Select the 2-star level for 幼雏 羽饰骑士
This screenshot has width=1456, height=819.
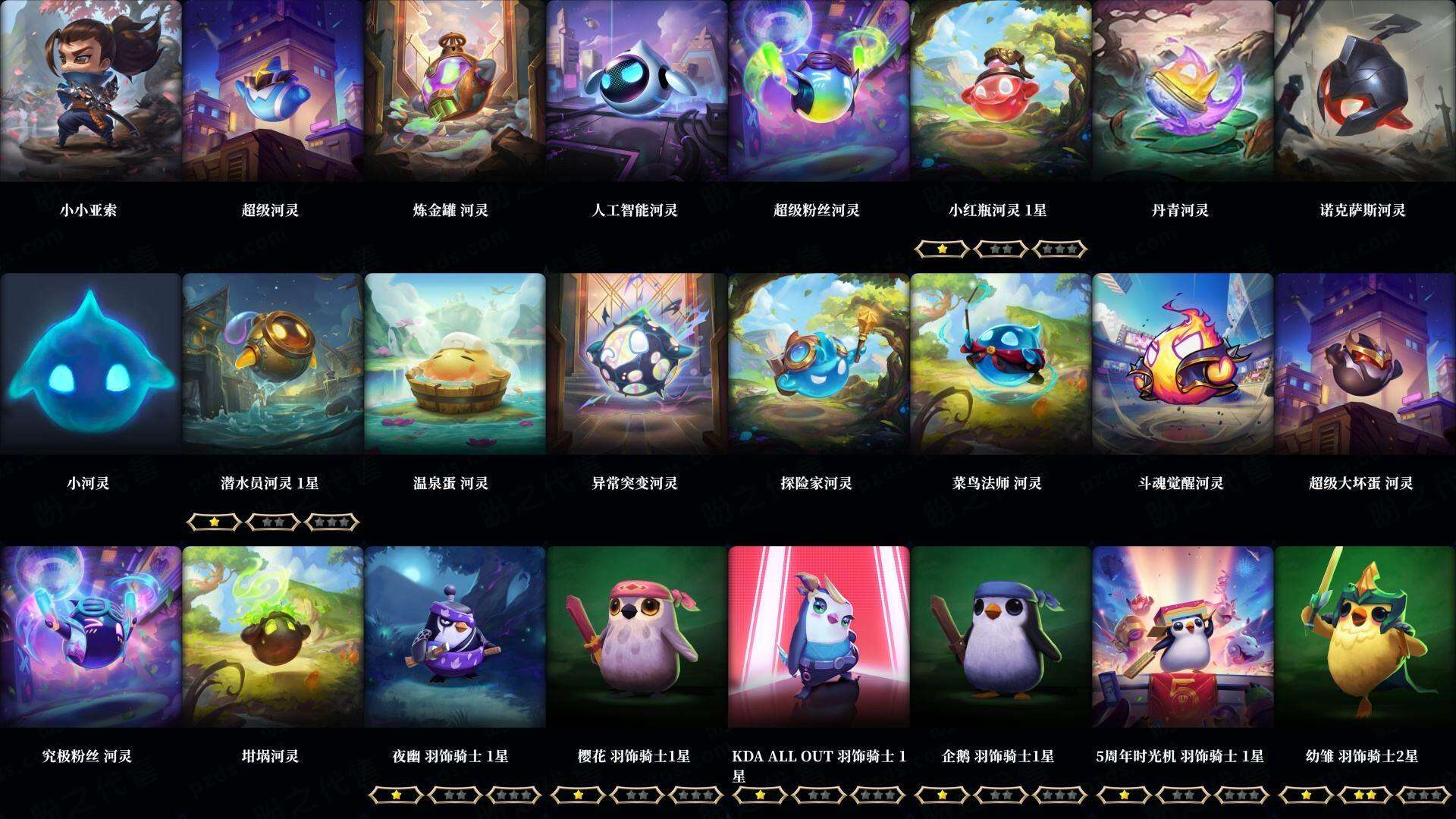1365,794
